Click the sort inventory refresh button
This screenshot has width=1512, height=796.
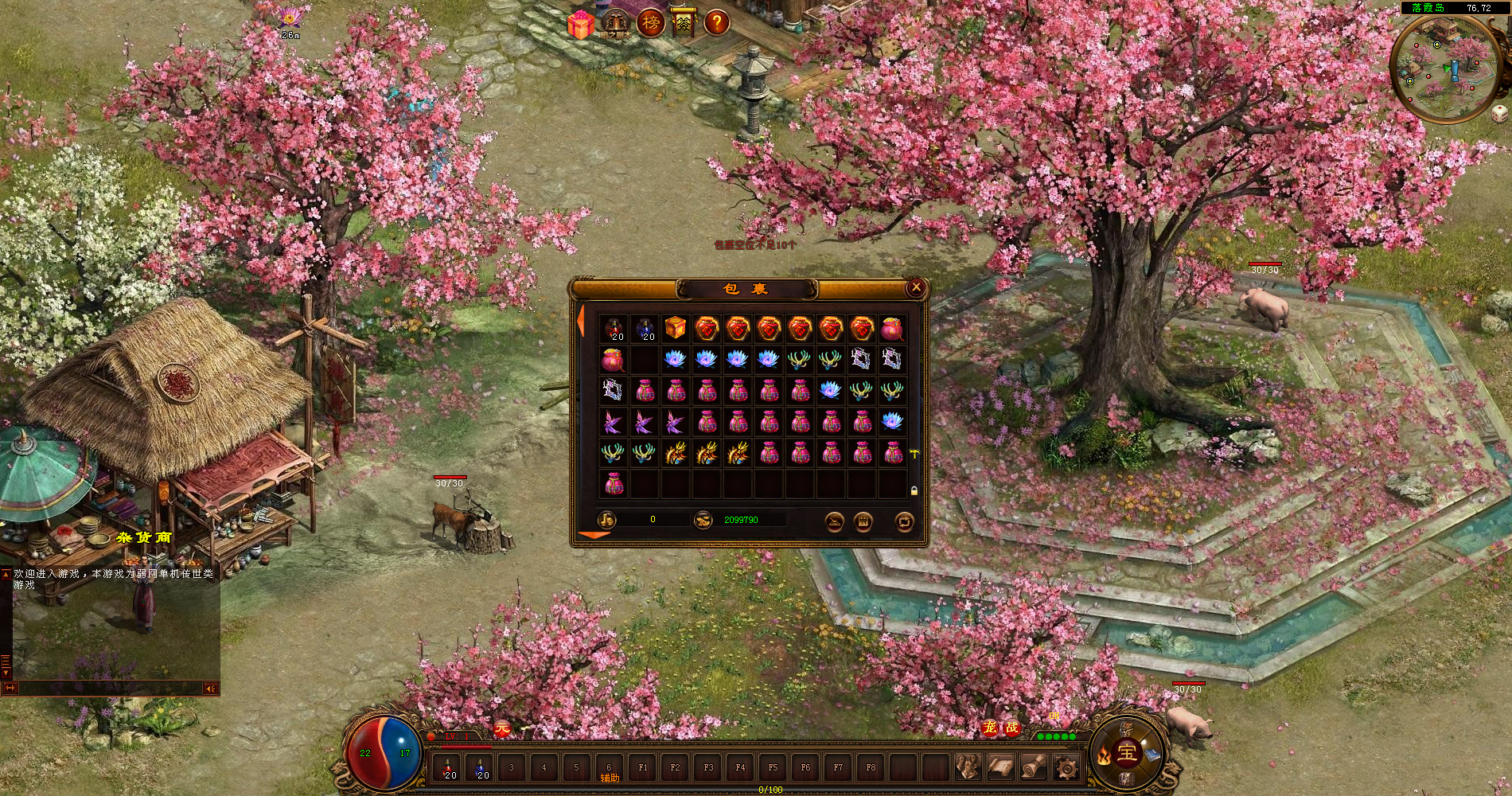coord(904,521)
